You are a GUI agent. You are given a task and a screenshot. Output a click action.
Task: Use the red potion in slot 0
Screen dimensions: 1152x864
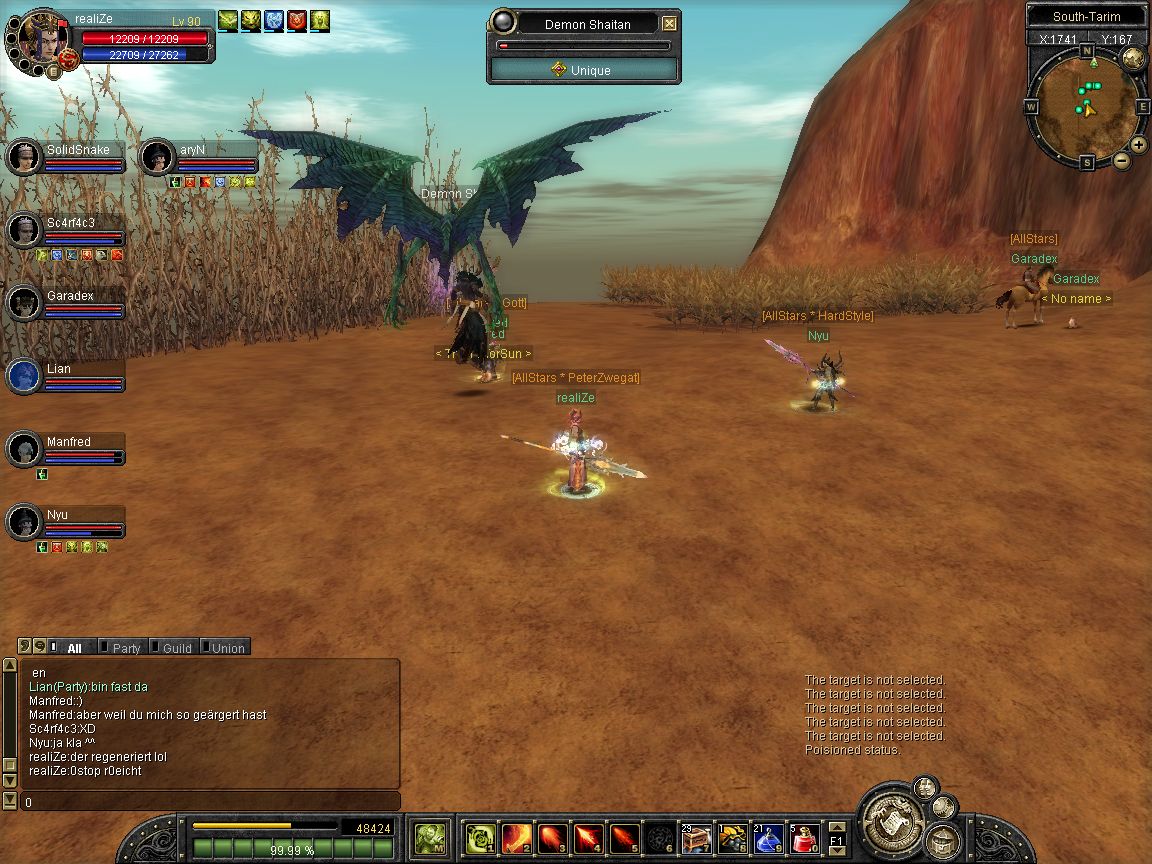[805, 838]
